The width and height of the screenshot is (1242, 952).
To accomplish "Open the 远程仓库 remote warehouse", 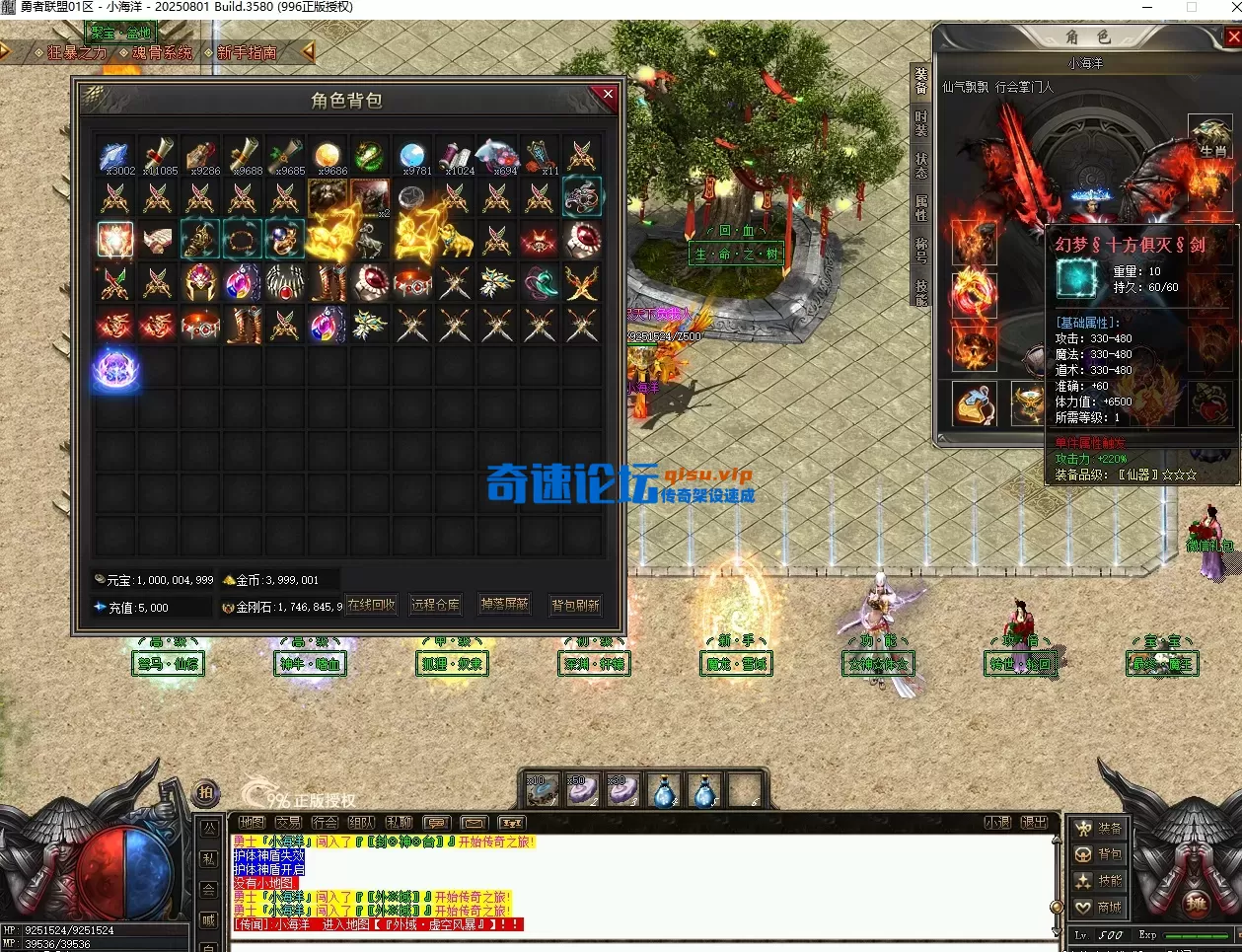I will pyautogui.click(x=435, y=605).
